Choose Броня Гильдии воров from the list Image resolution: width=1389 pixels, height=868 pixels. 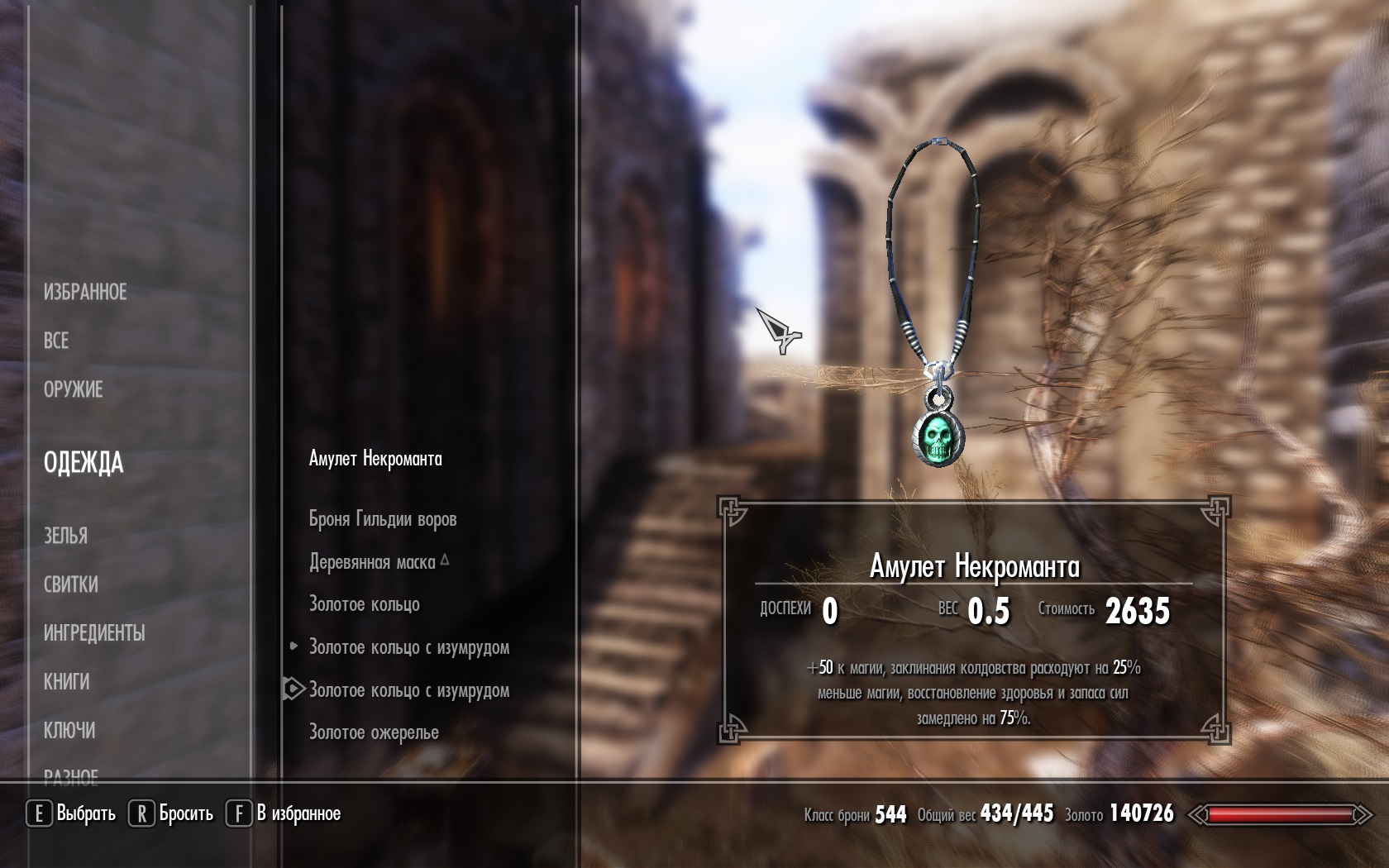(x=383, y=519)
